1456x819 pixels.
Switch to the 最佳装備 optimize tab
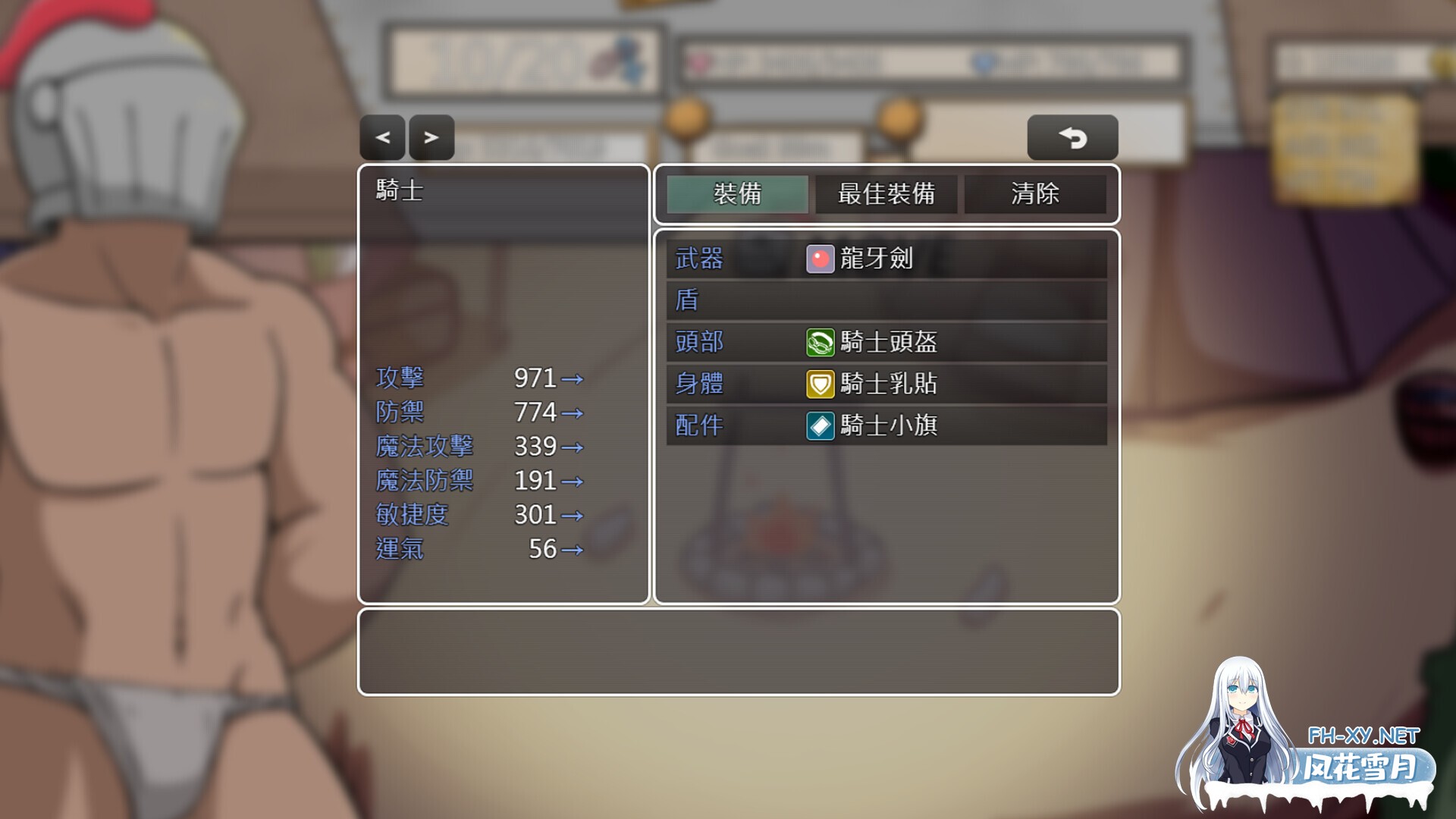tap(886, 195)
